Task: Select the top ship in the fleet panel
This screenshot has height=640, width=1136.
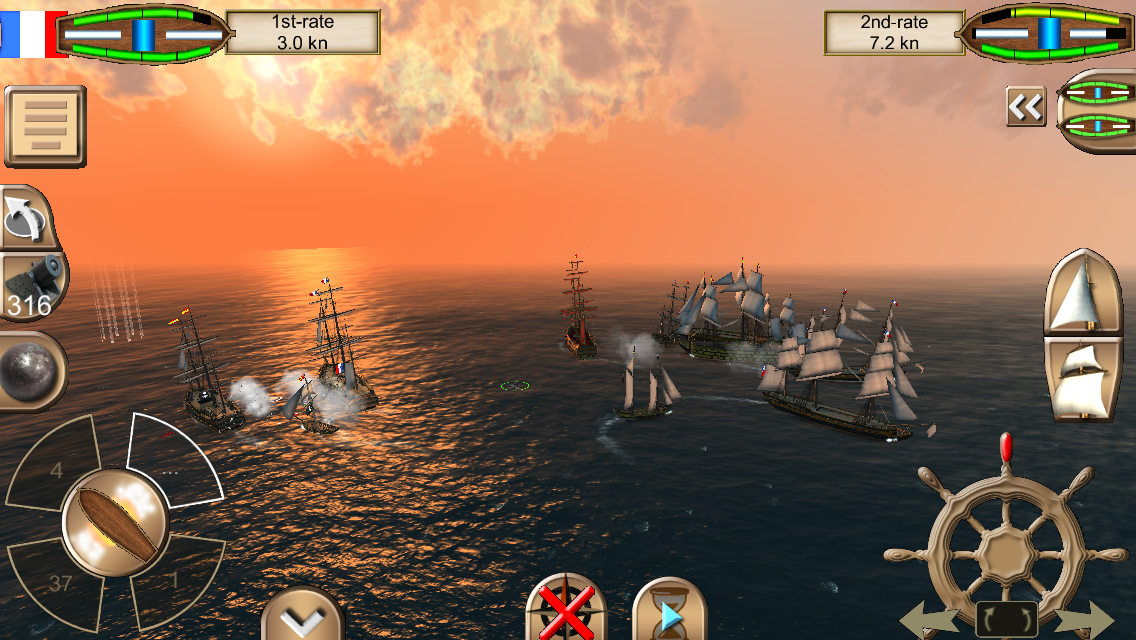Action: pos(1097,93)
